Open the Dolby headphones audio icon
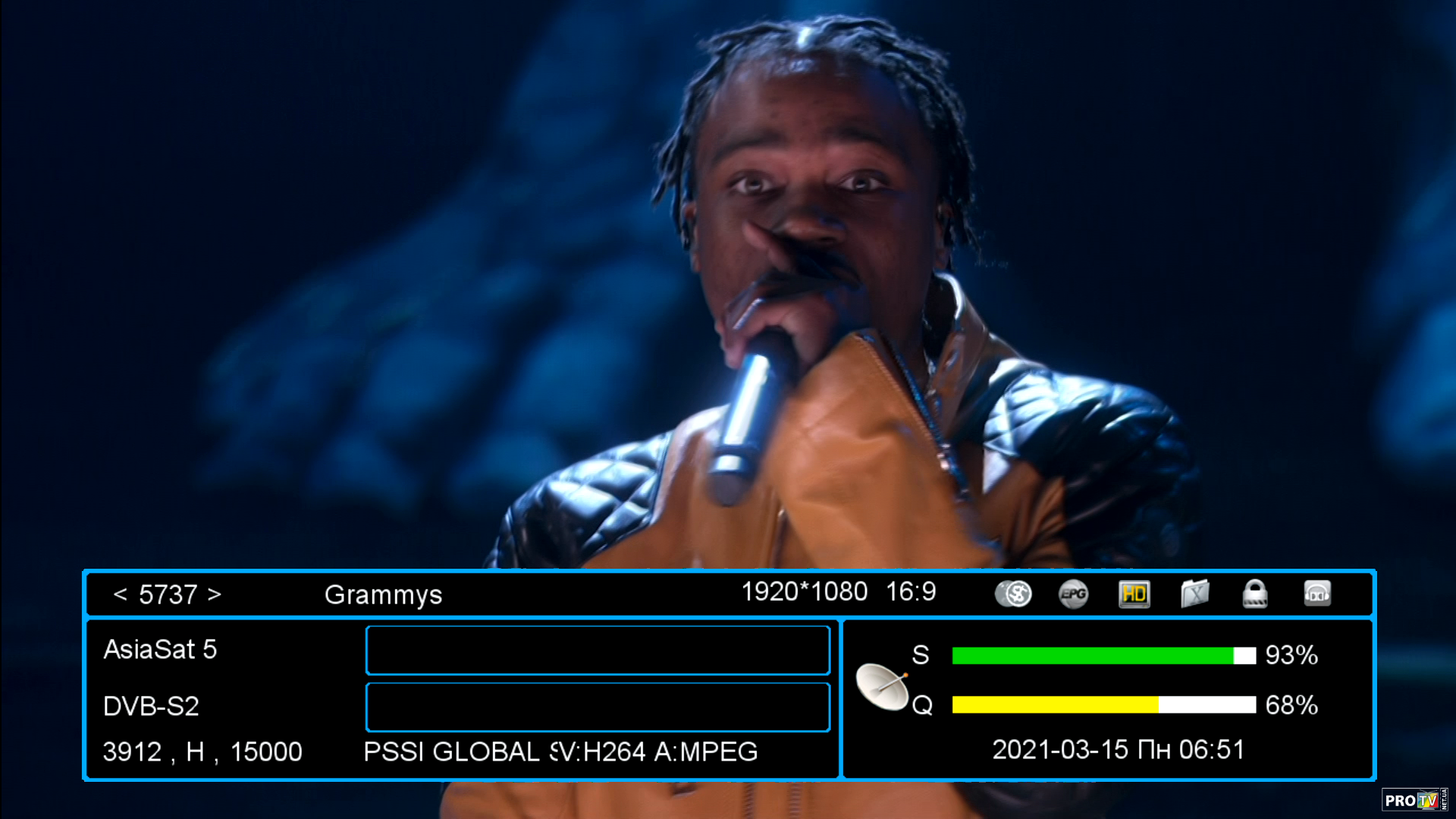 pos(1317,594)
